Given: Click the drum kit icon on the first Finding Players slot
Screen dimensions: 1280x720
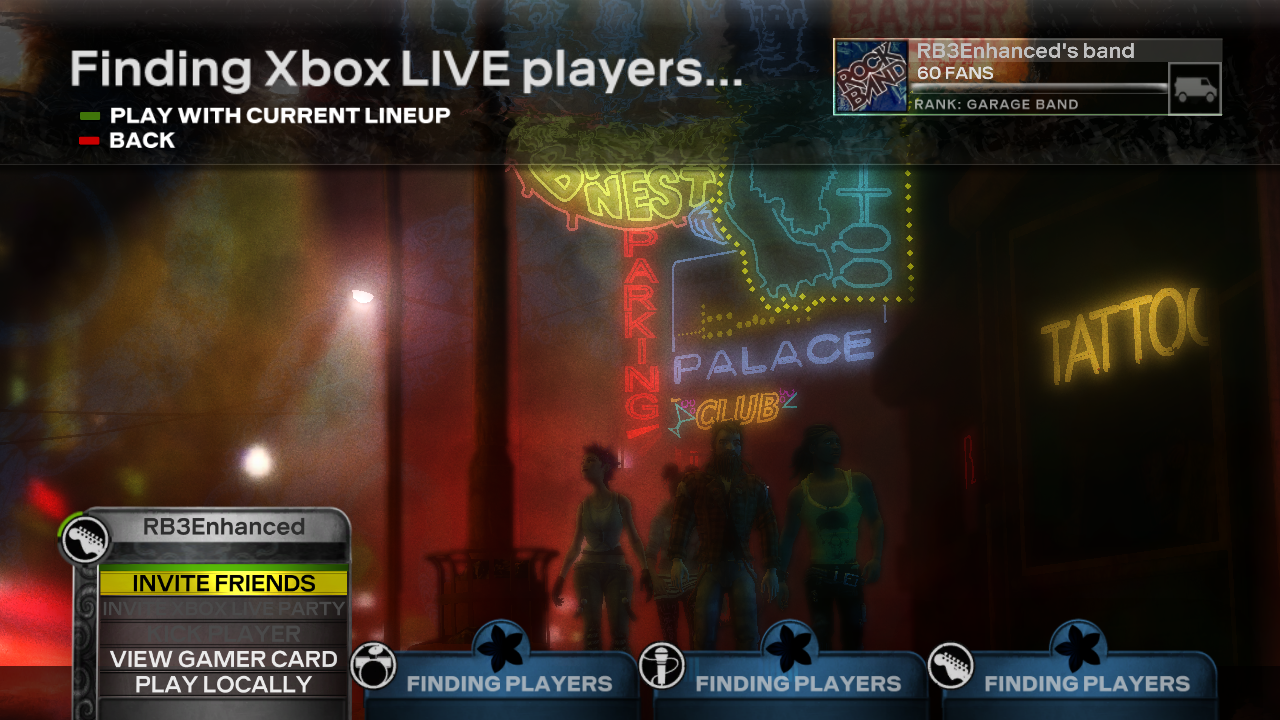Looking at the screenshot, I should click(x=375, y=663).
